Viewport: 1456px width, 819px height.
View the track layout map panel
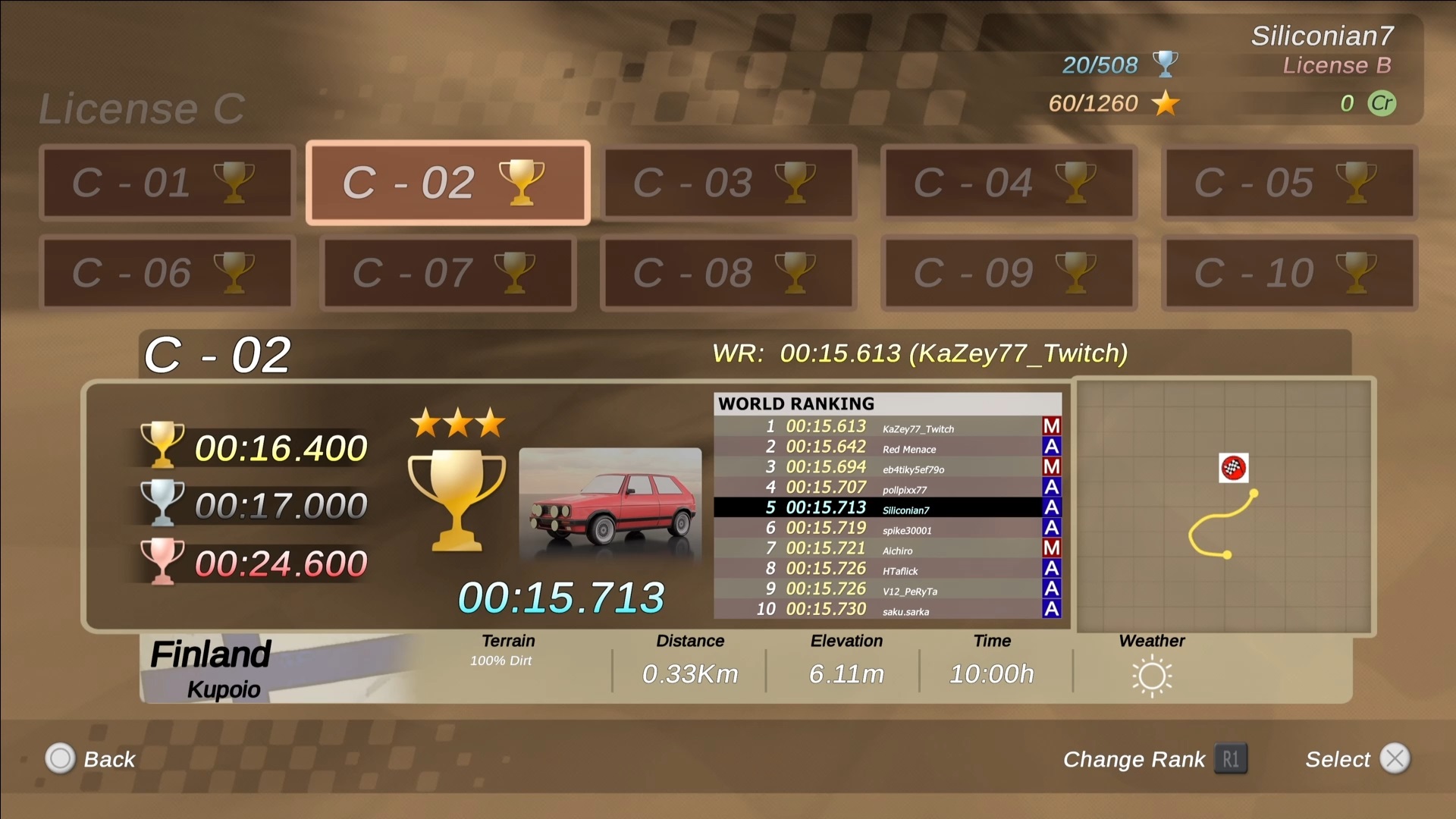click(x=1225, y=506)
